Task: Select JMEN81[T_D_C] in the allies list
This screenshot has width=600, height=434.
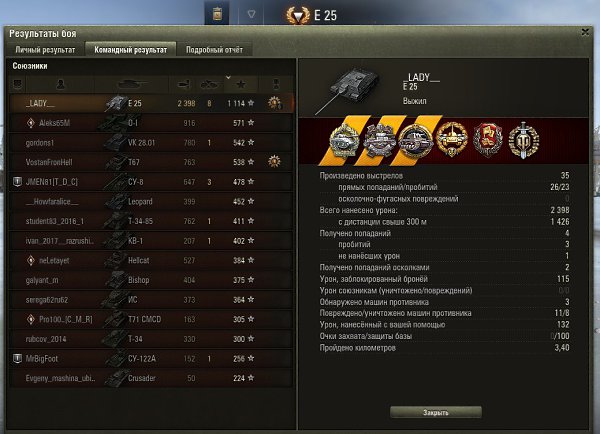Action: tap(150, 182)
